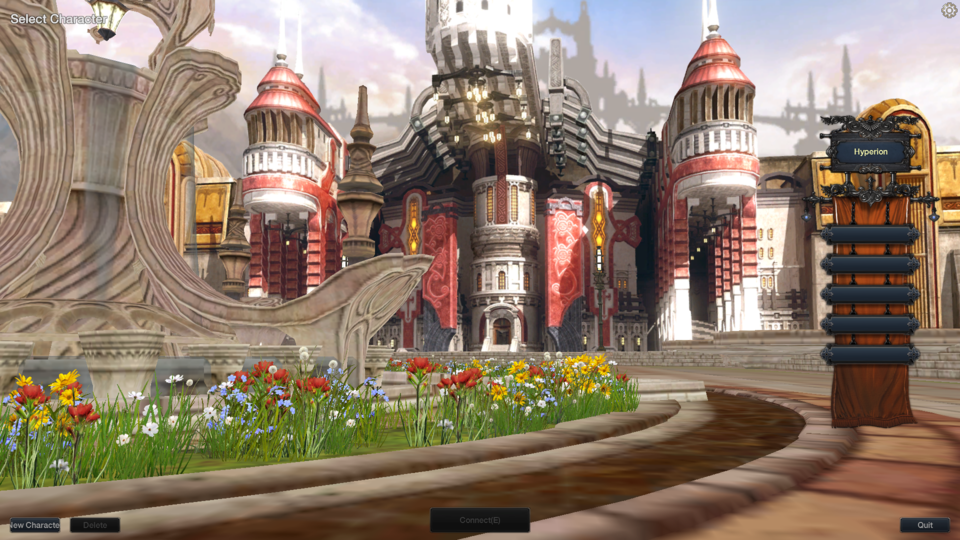
Task: Hit the Connect button
Action: (x=480, y=520)
